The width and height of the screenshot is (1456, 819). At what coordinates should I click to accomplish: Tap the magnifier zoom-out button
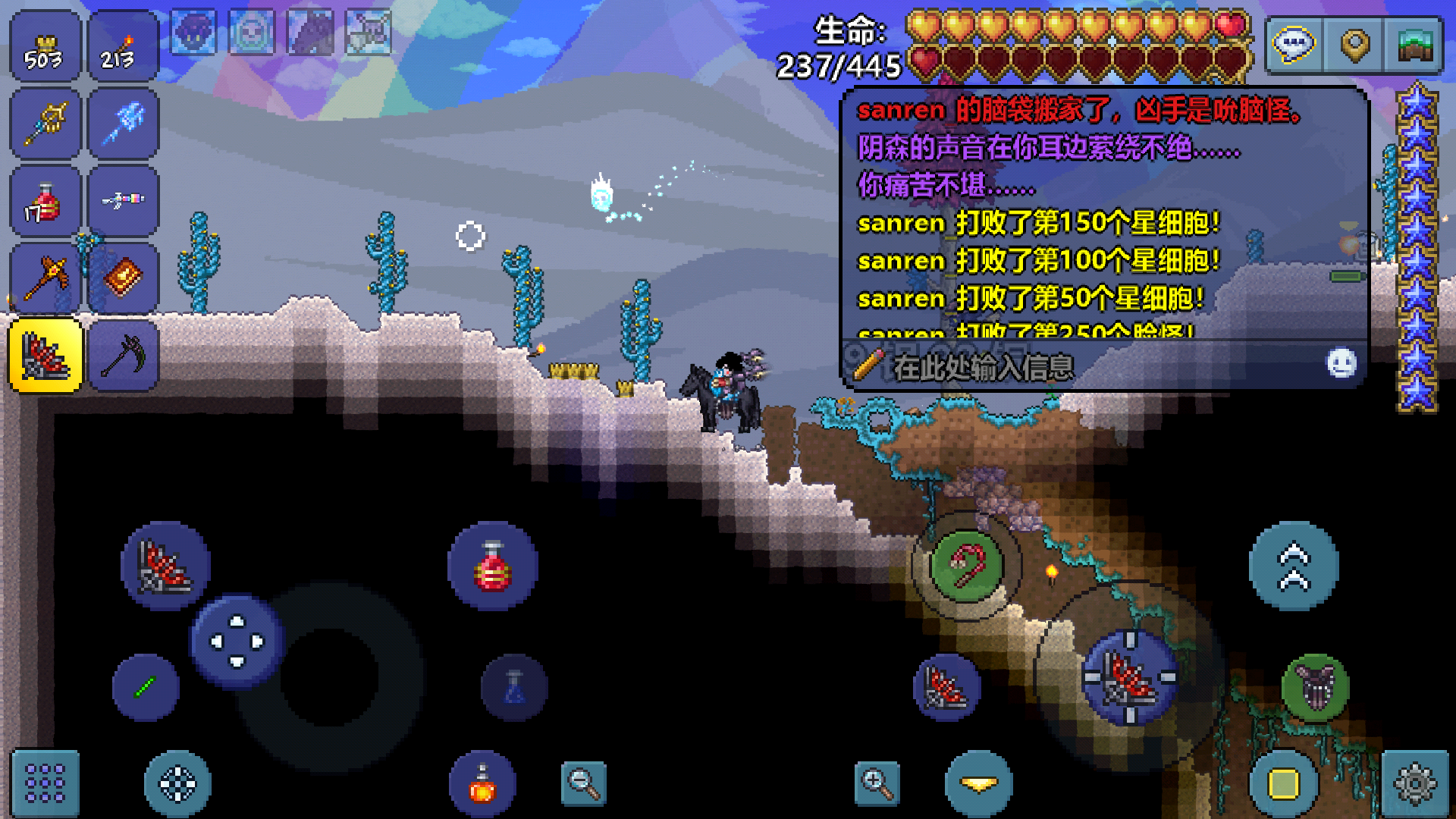pos(584,783)
